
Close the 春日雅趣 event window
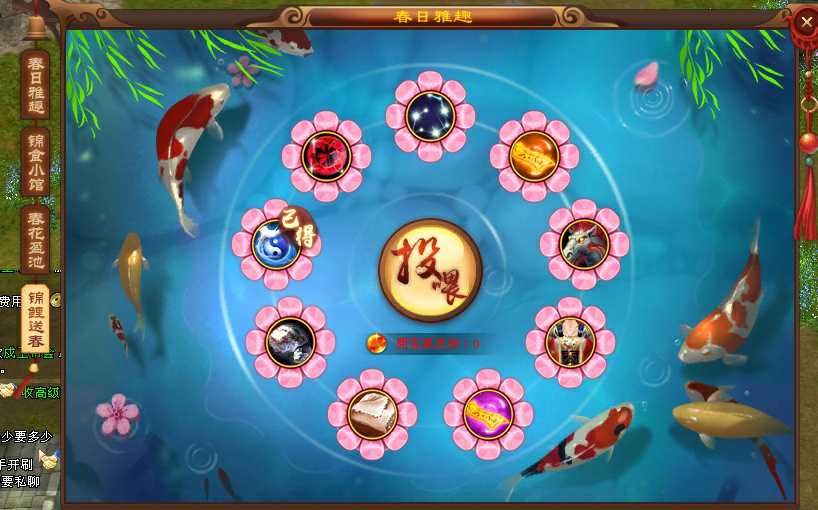coord(806,22)
